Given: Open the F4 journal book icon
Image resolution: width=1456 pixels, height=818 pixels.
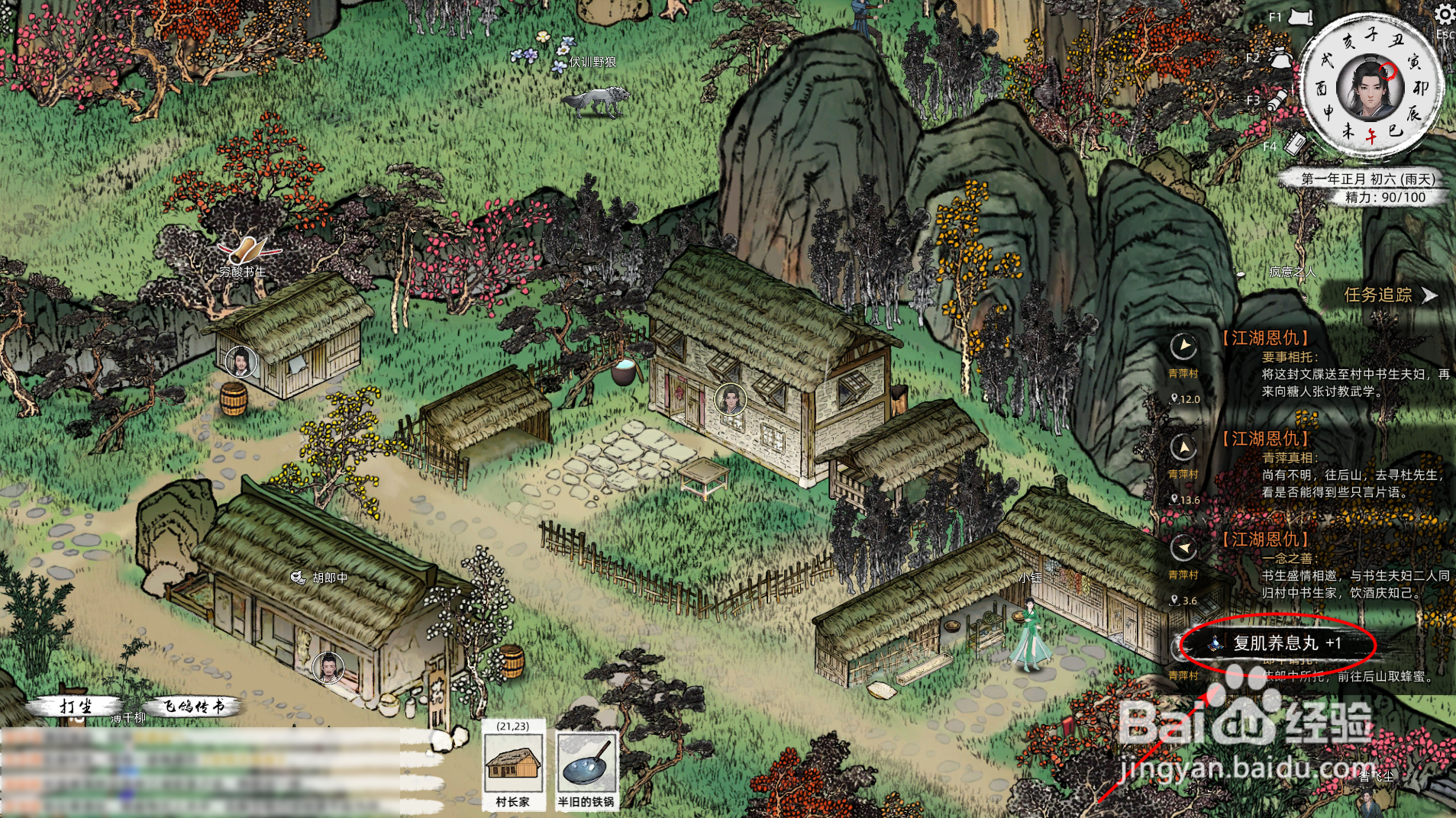Looking at the screenshot, I should click(1295, 143).
